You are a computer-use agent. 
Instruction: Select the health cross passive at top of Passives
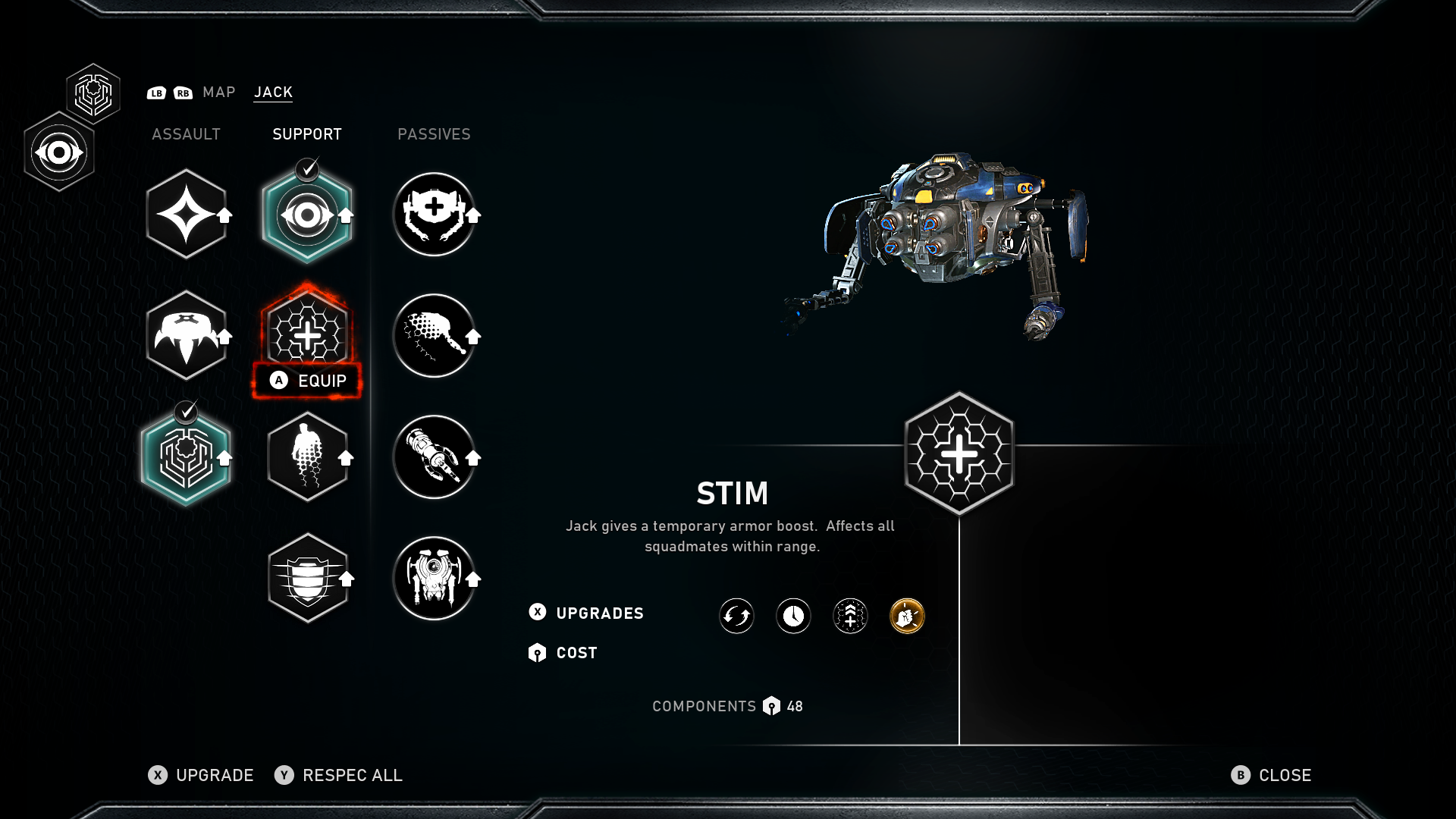[x=435, y=213]
